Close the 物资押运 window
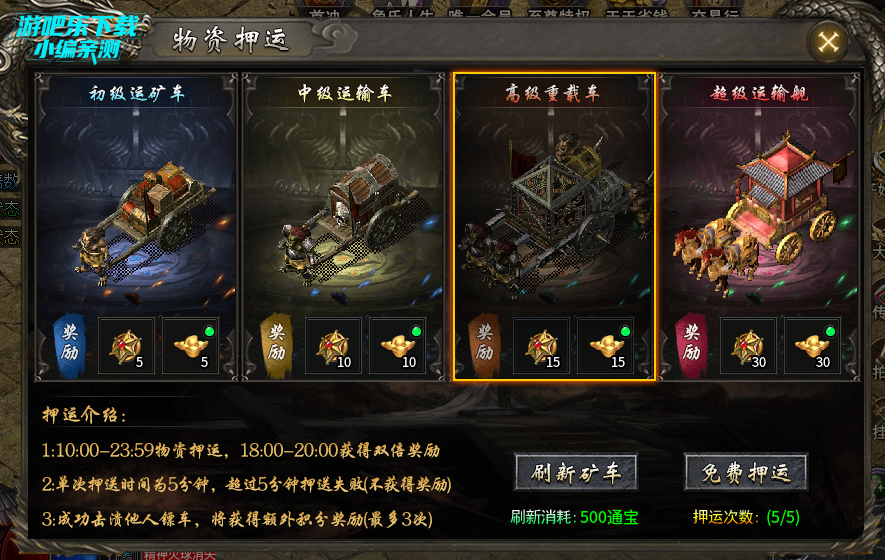The image size is (885, 560). pyautogui.click(x=828, y=42)
